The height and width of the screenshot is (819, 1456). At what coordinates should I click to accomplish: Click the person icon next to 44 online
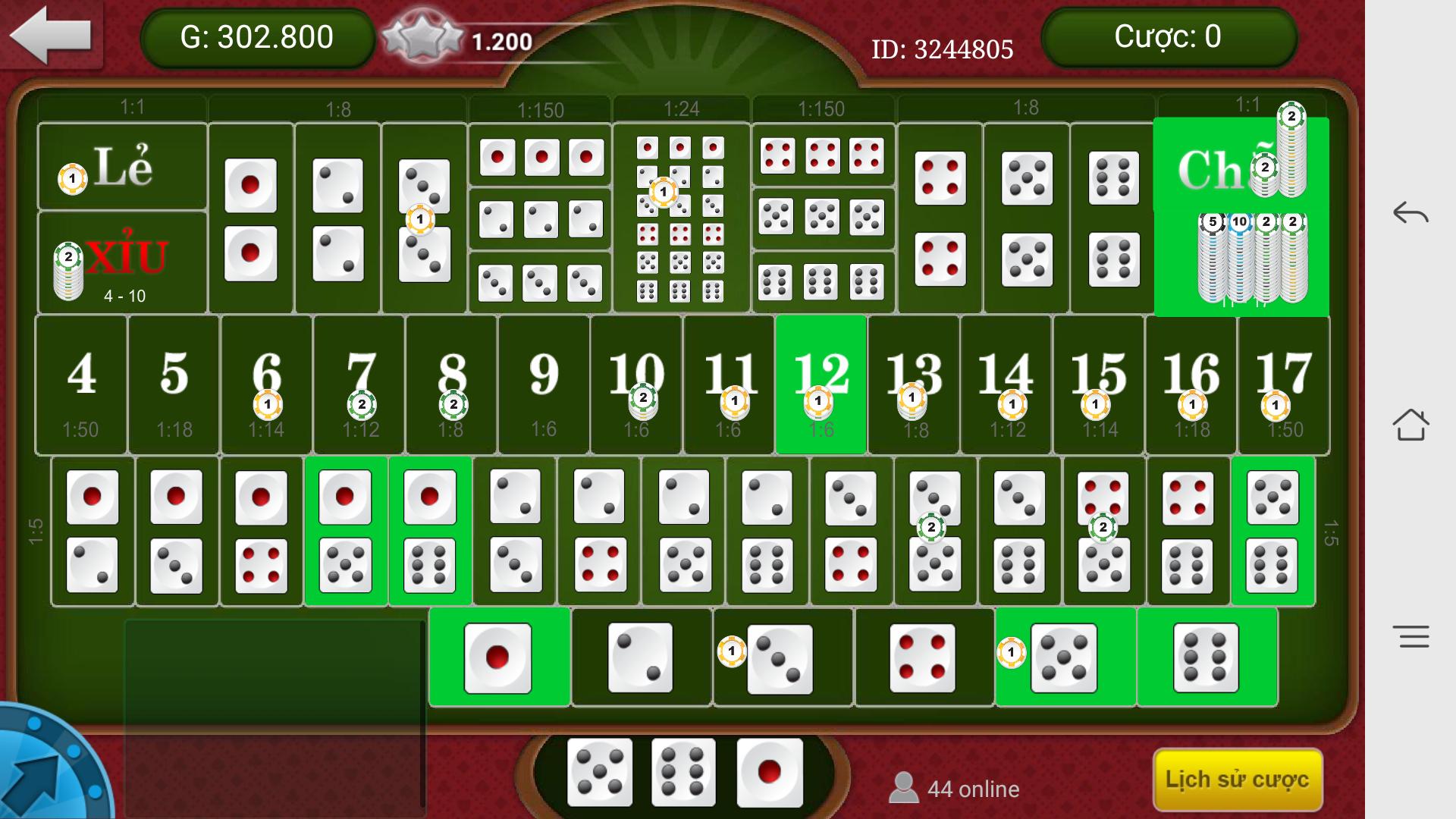(904, 789)
